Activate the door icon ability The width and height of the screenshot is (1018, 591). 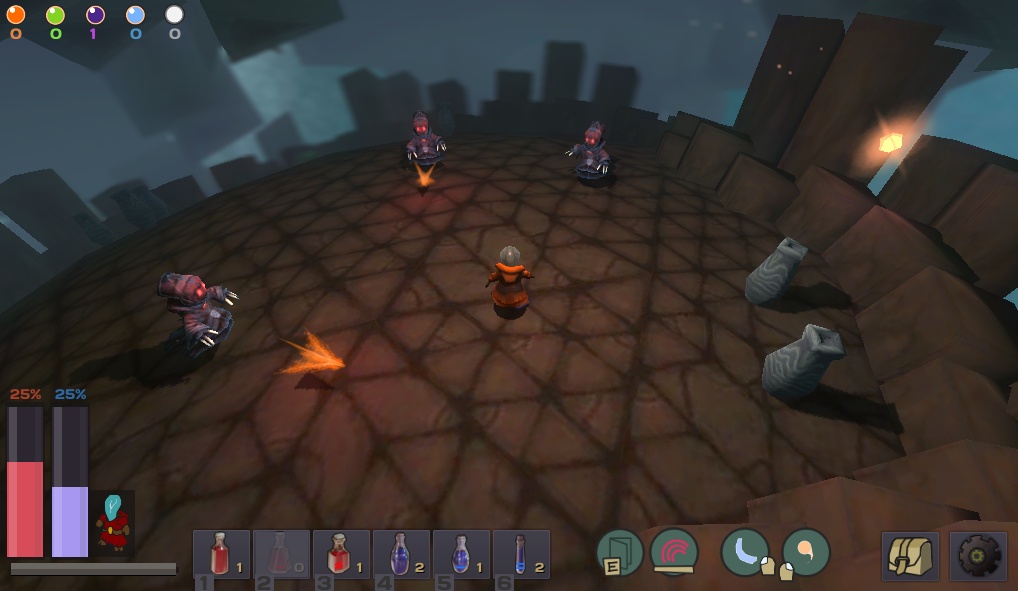(x=620, y=553)
